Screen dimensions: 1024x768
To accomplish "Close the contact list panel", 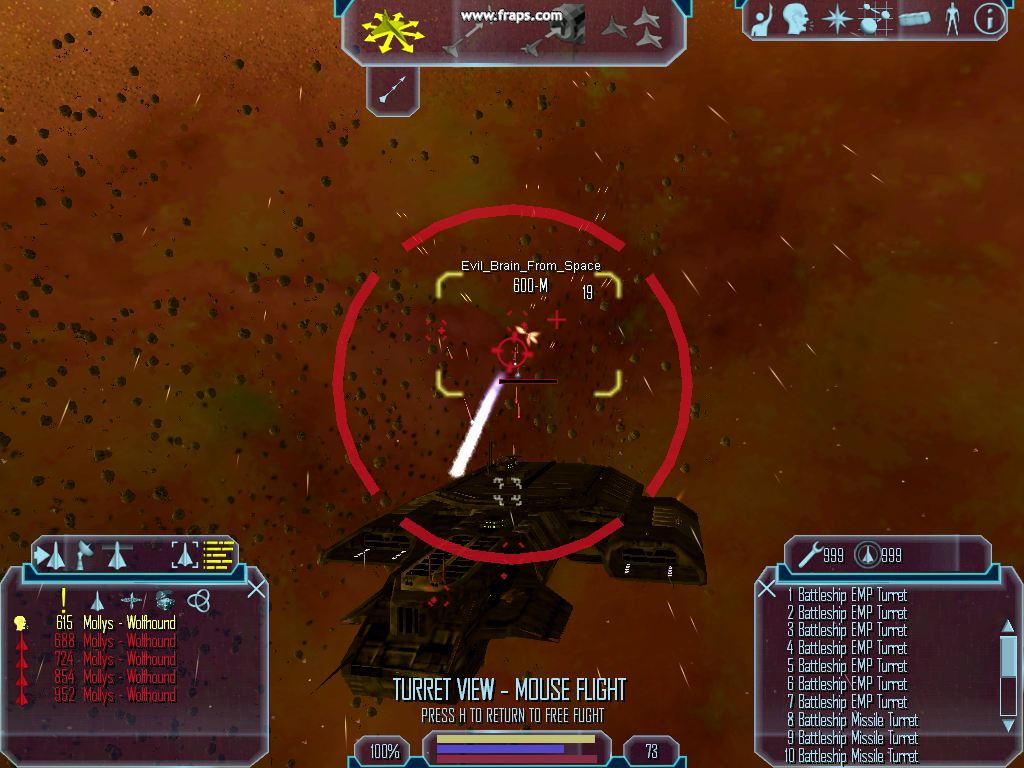I will [x=256, y=589].
